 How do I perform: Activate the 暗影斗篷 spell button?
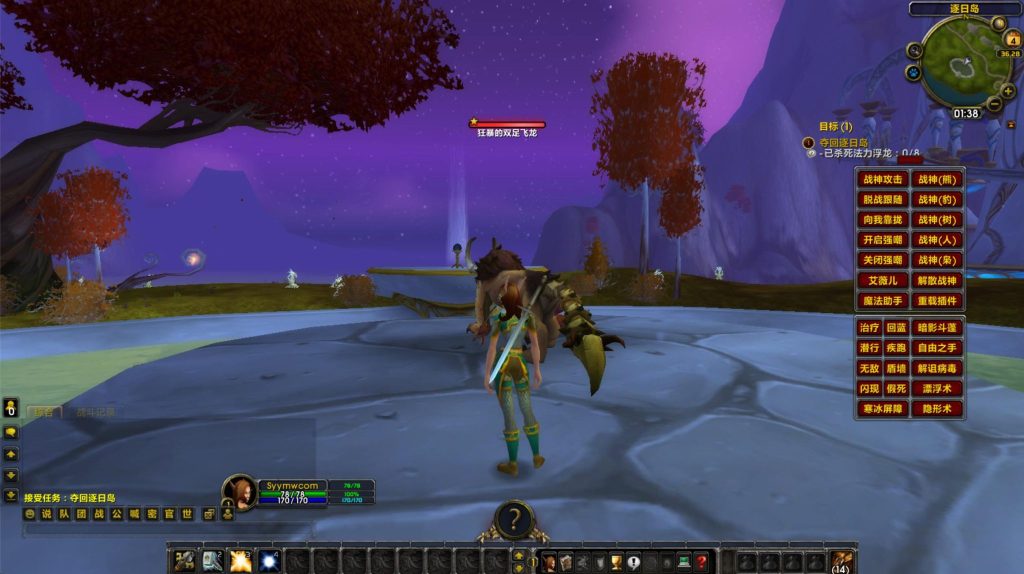pyautogui.click(x=938, y=328)
